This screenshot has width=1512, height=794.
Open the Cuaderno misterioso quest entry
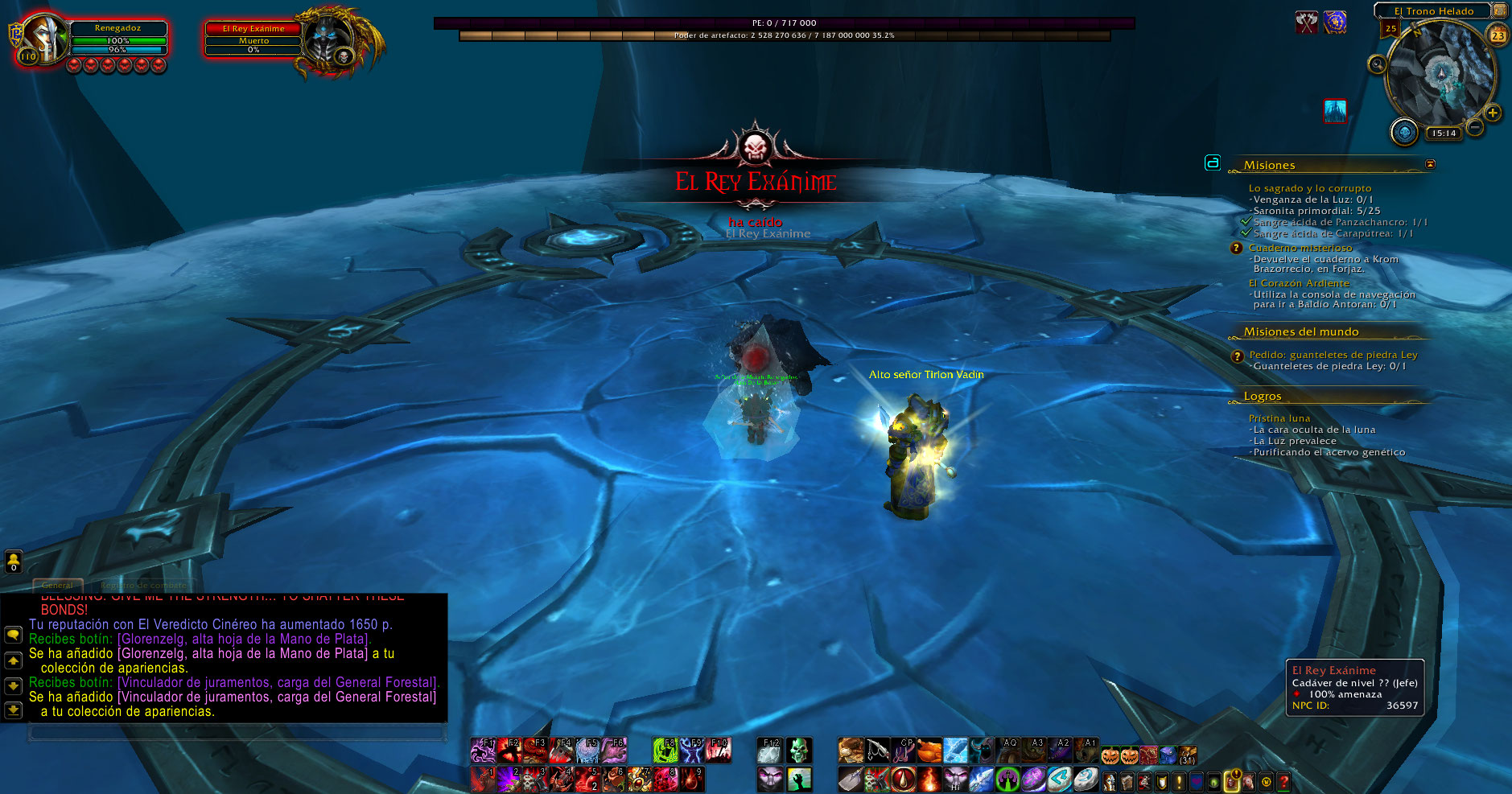pyautogui.click(x=1300, y=248)
